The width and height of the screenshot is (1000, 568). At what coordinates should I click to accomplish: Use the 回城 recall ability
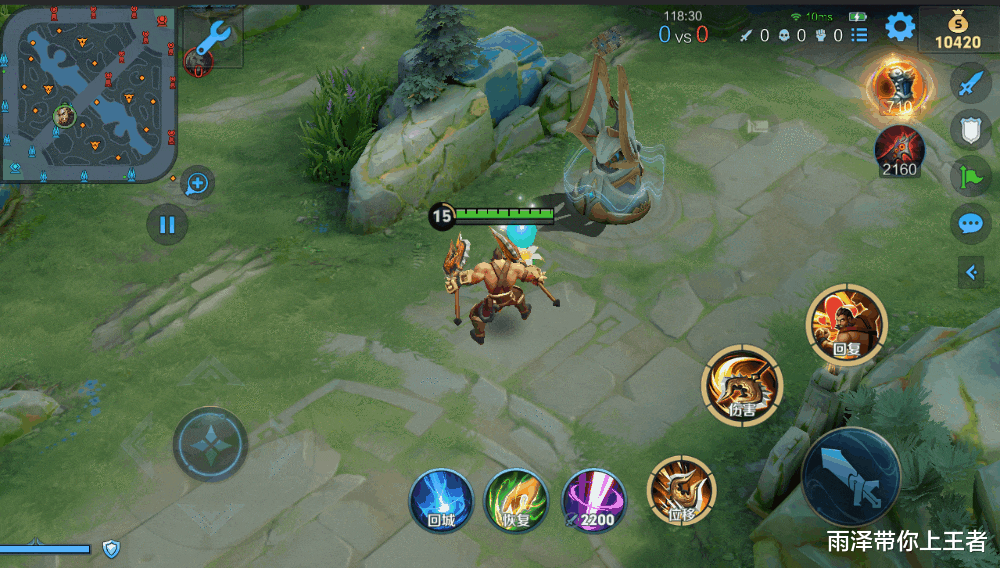click(x=441, y=497)
